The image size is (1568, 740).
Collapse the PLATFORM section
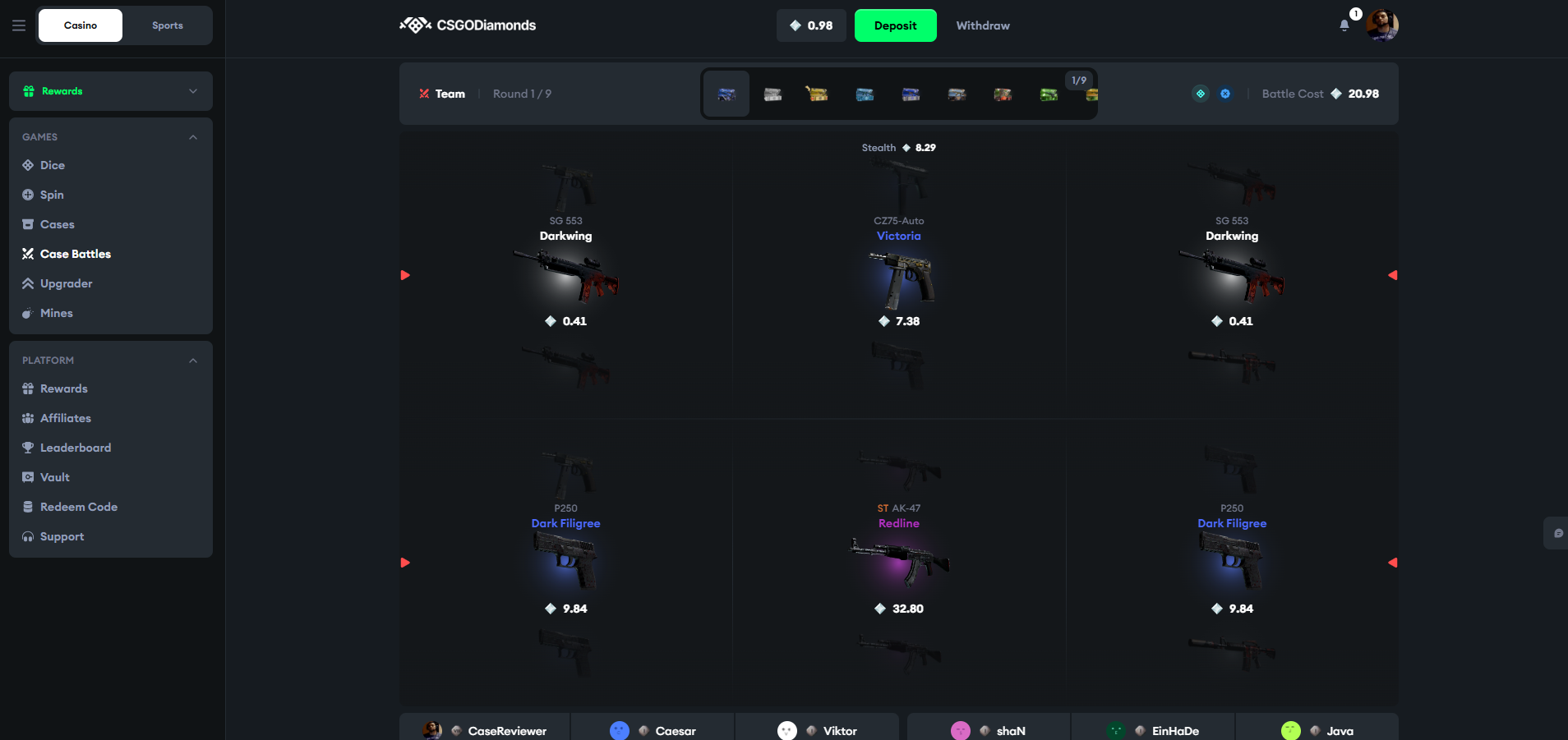pyautogui.click(x=192, y=360)
